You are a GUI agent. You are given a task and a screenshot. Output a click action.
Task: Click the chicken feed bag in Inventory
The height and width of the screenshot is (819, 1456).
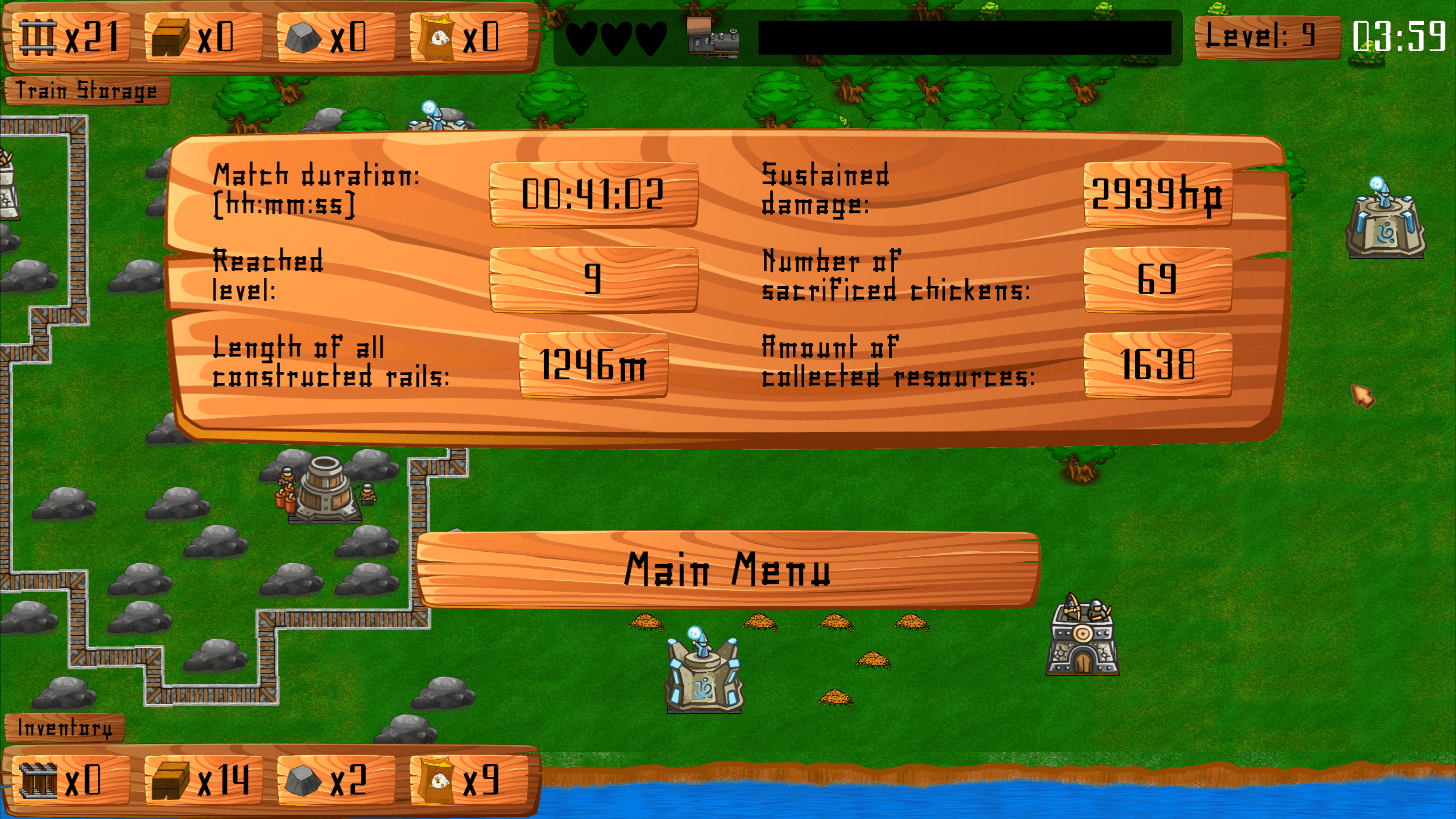click(468, 780)
